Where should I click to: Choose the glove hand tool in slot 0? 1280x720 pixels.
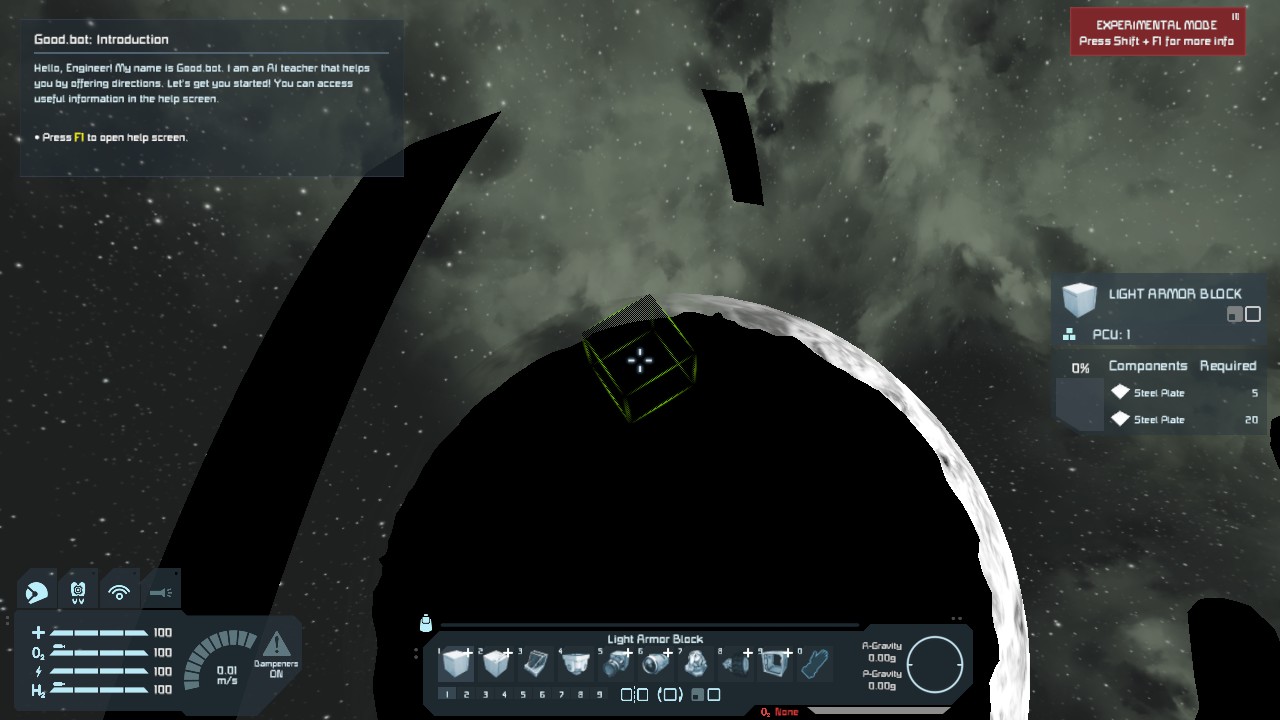click(x=815, y=664)
